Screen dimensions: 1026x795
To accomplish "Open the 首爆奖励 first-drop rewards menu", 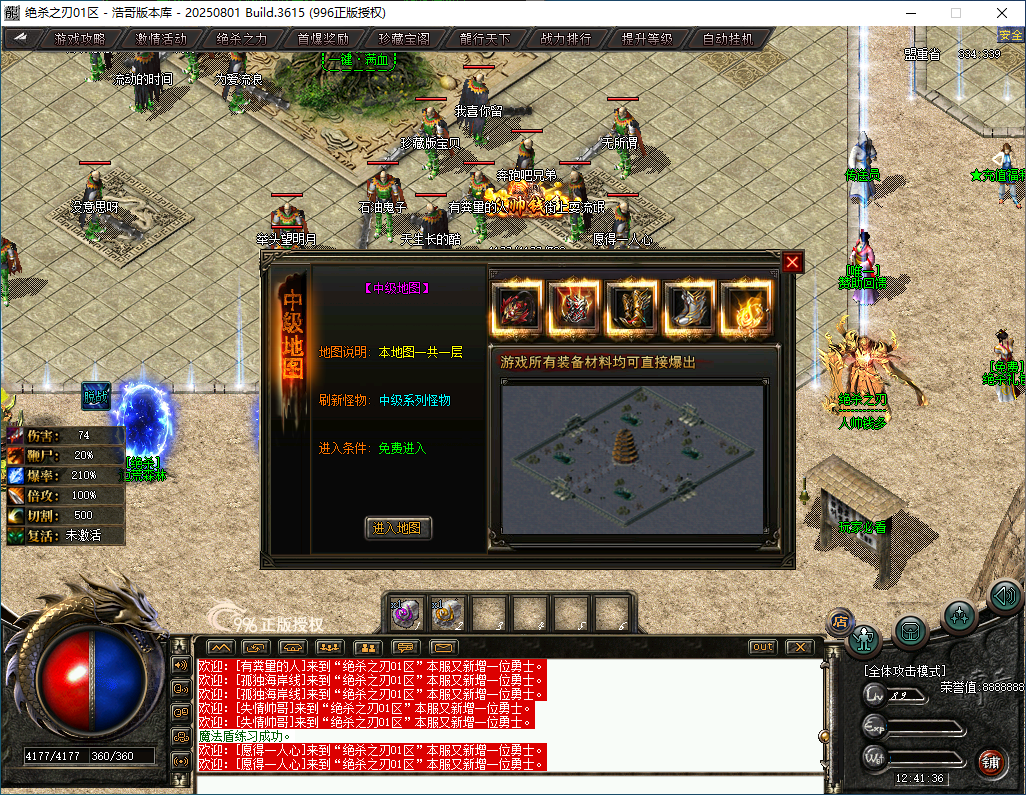I will [323, 39].
